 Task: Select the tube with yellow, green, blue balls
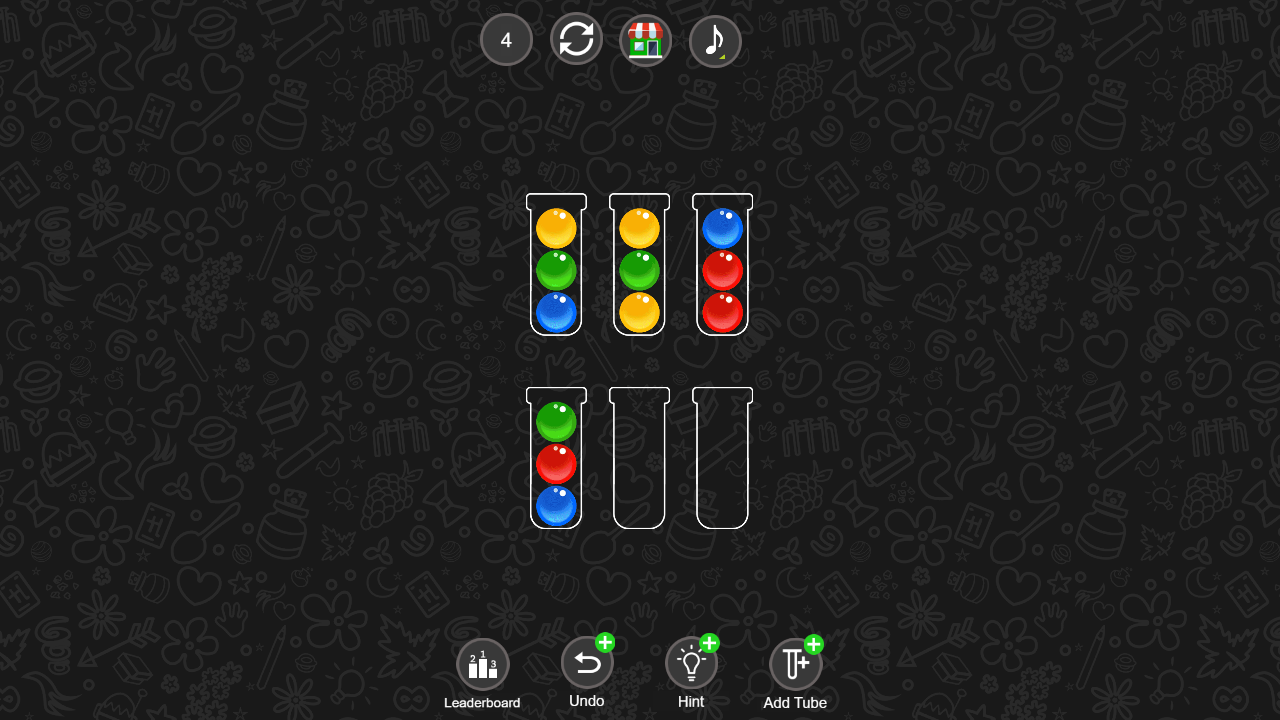tap(557, 265)
